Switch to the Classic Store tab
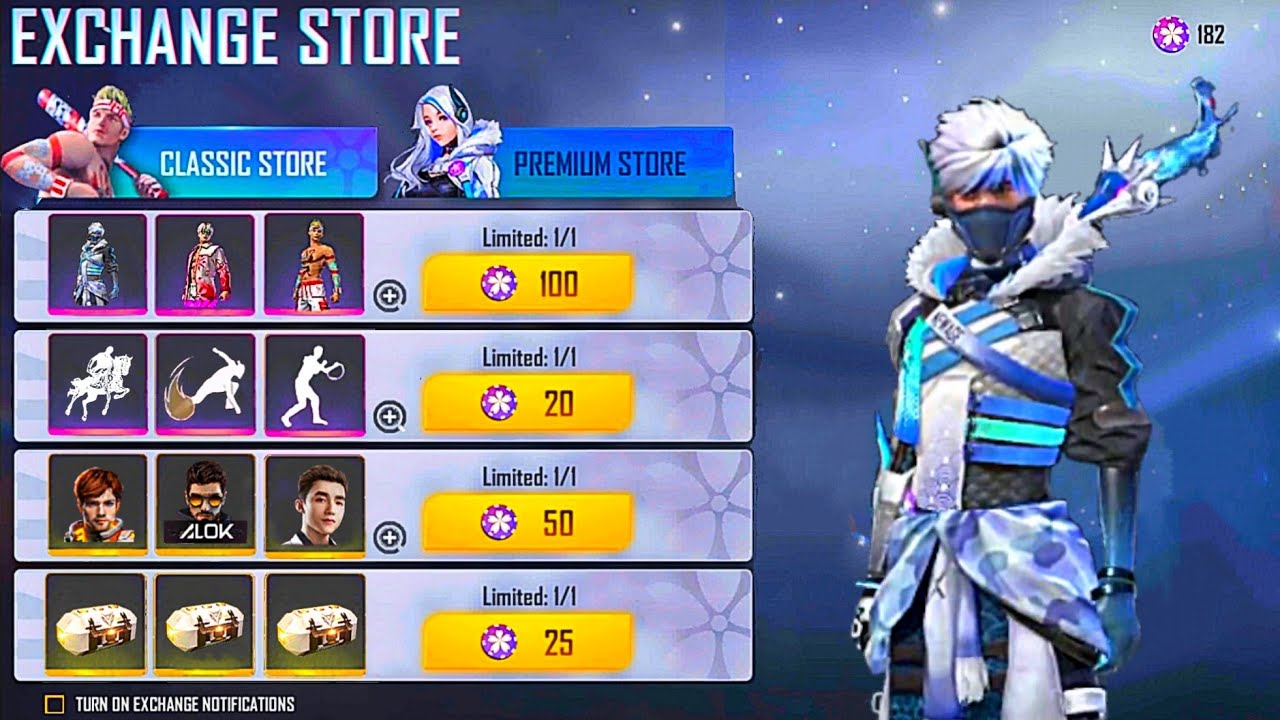The image size is (1280, 720). (244, 163)
